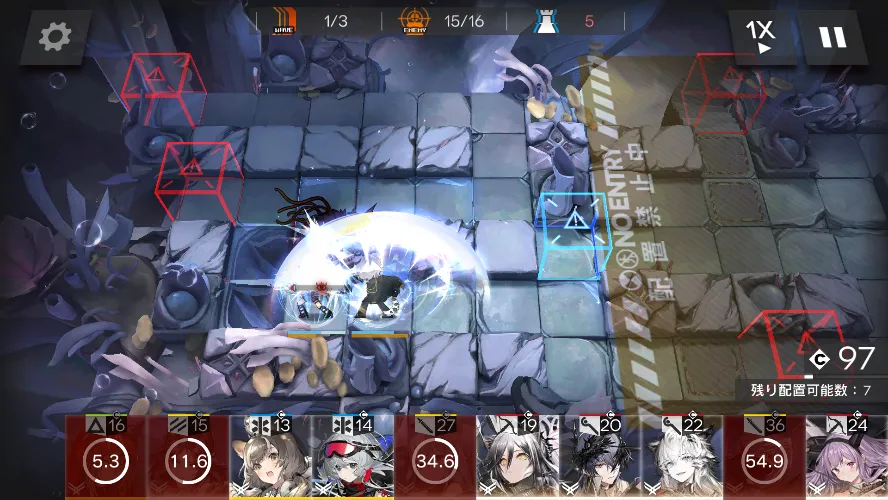Select the red-goggled operator card costing 14
Viewport: 888px width, 500px height.
[352, 460]
